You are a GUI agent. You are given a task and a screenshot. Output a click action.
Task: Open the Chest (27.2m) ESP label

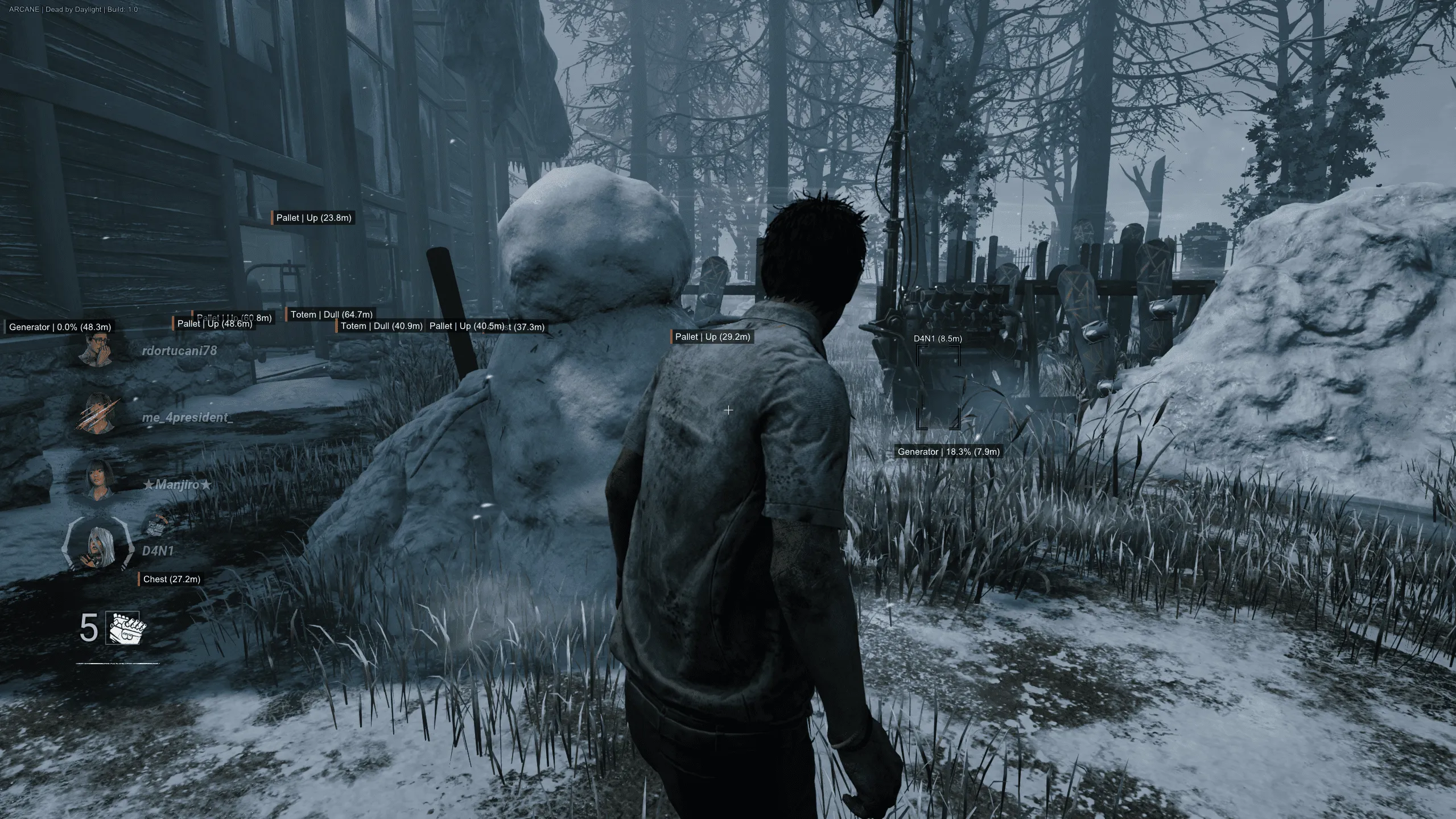172,579
